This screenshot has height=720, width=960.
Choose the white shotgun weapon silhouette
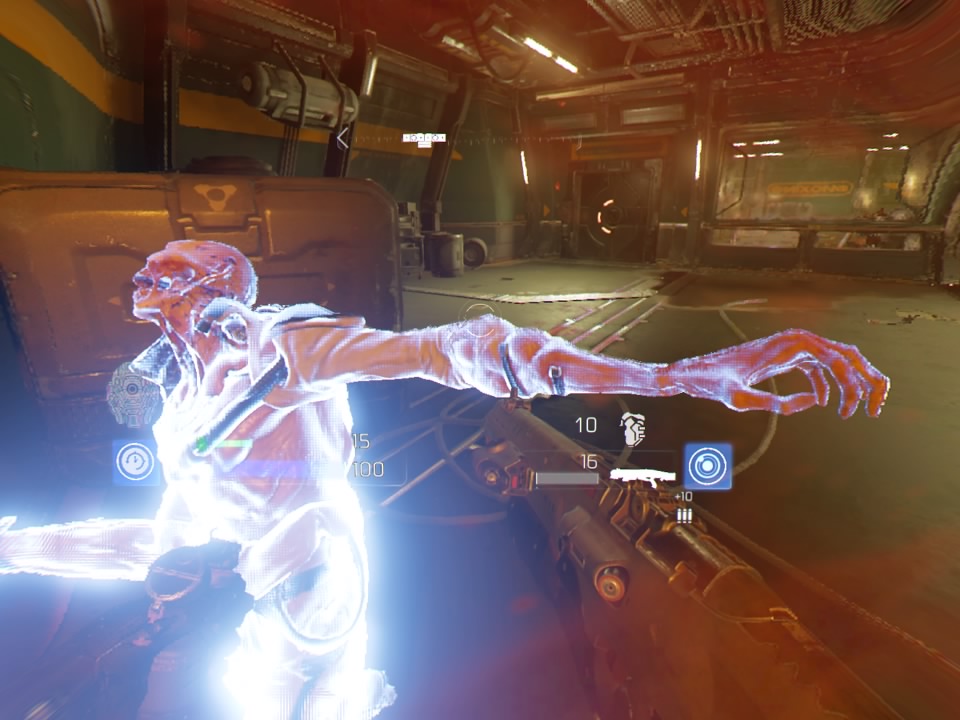pos(645,476)
